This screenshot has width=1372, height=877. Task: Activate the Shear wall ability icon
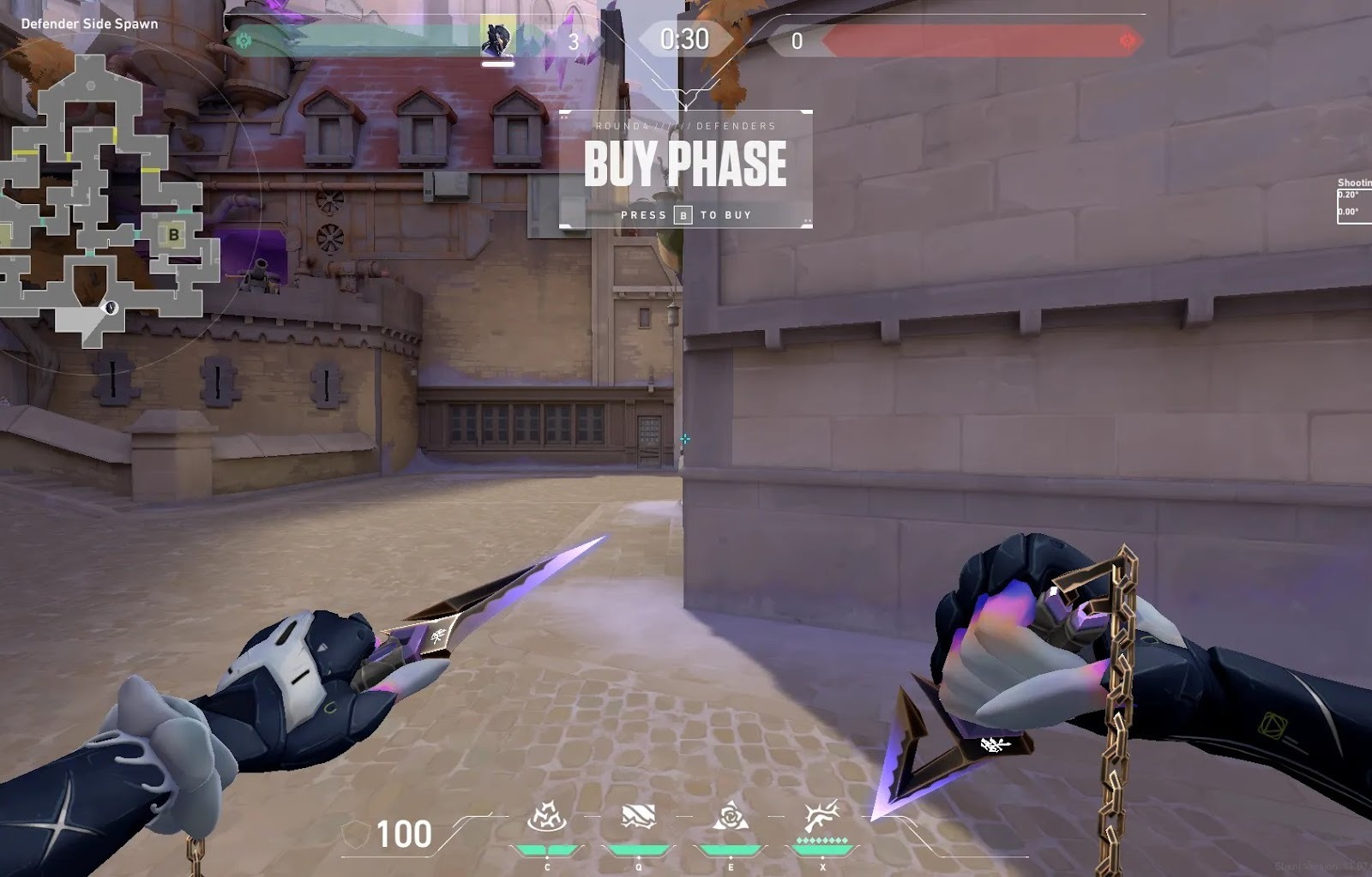(x=638, y=817)
